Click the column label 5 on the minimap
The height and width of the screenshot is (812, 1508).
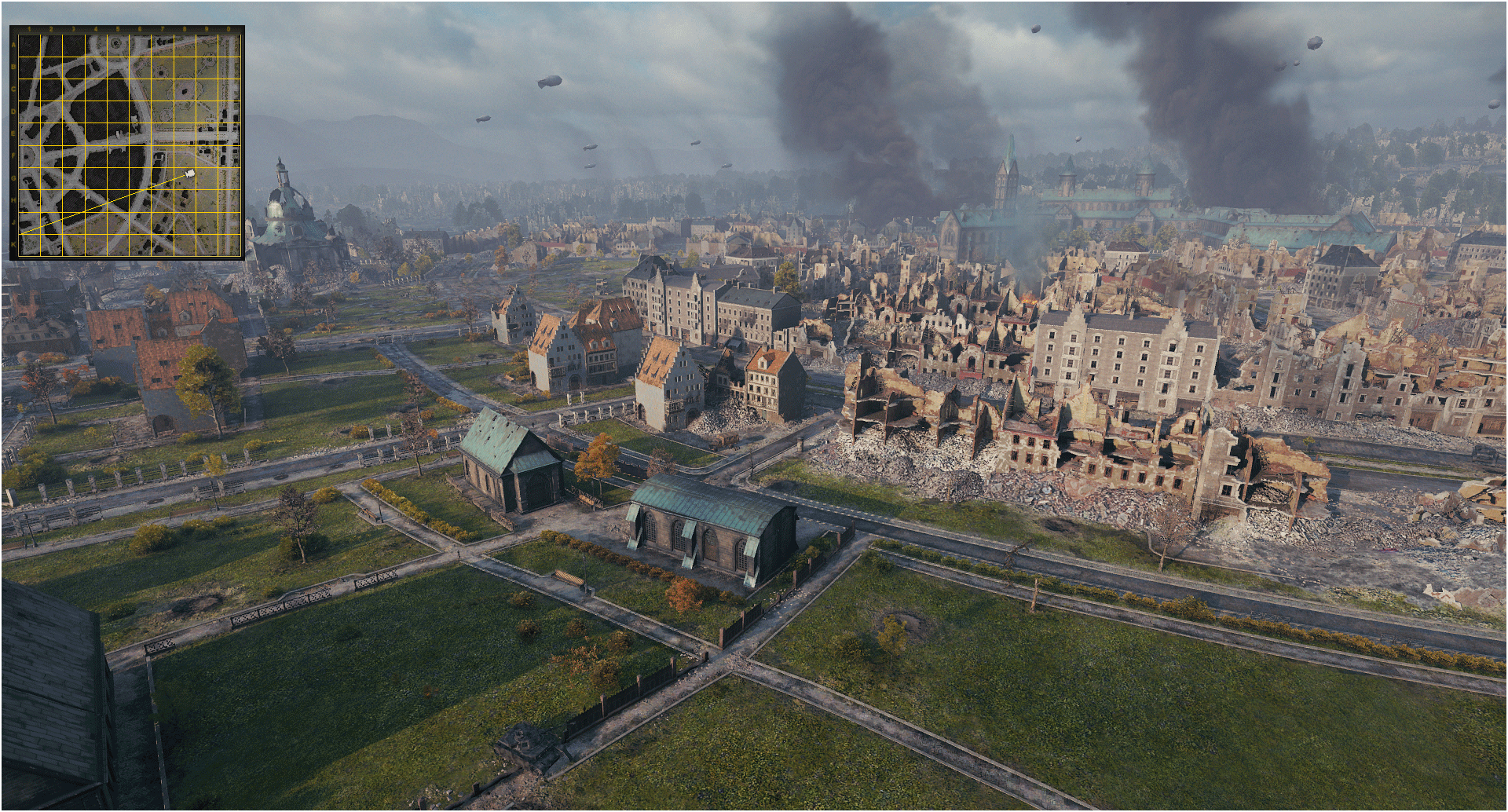(118, 30)
